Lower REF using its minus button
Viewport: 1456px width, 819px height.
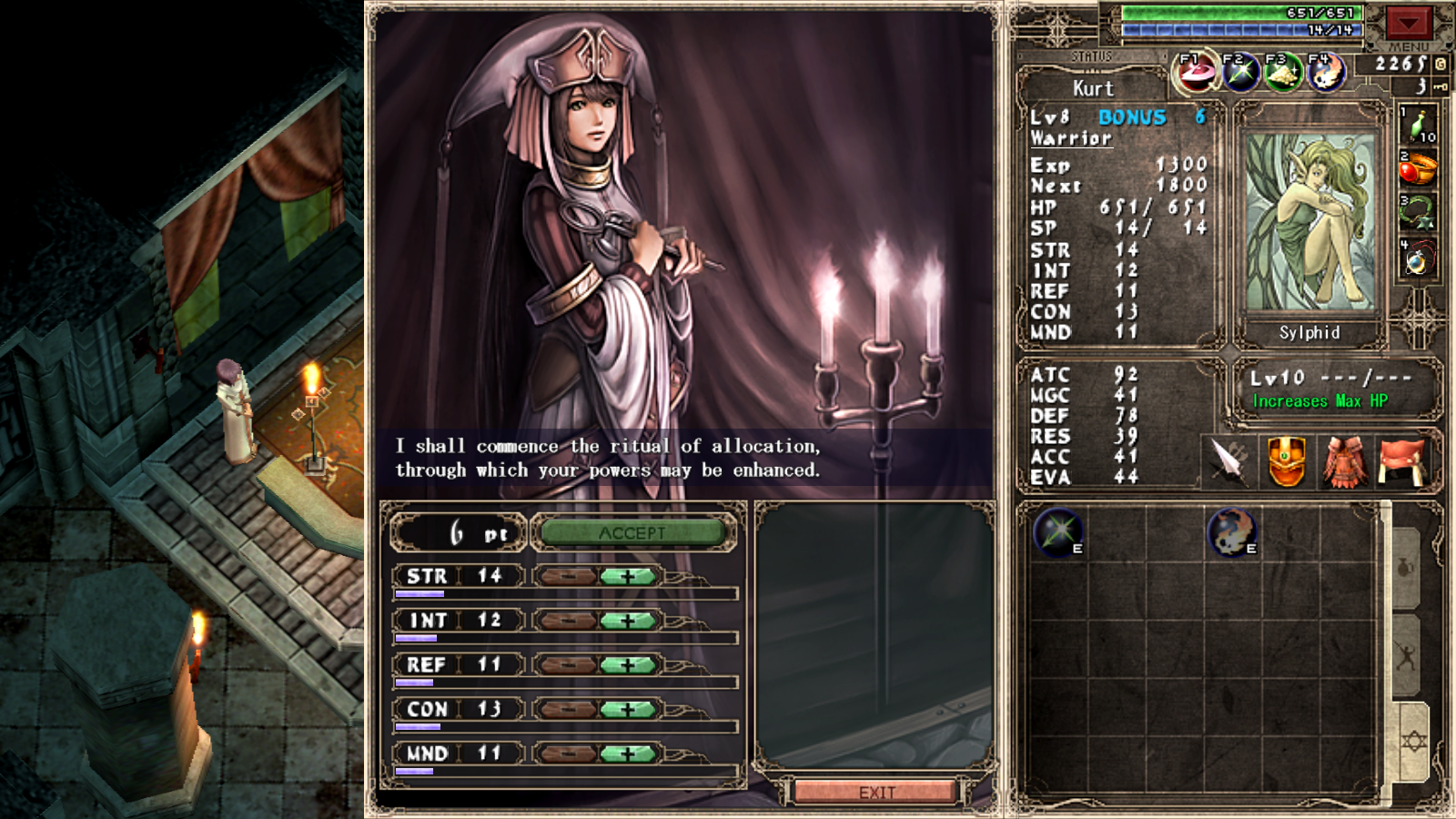click(x=568, y=665)
